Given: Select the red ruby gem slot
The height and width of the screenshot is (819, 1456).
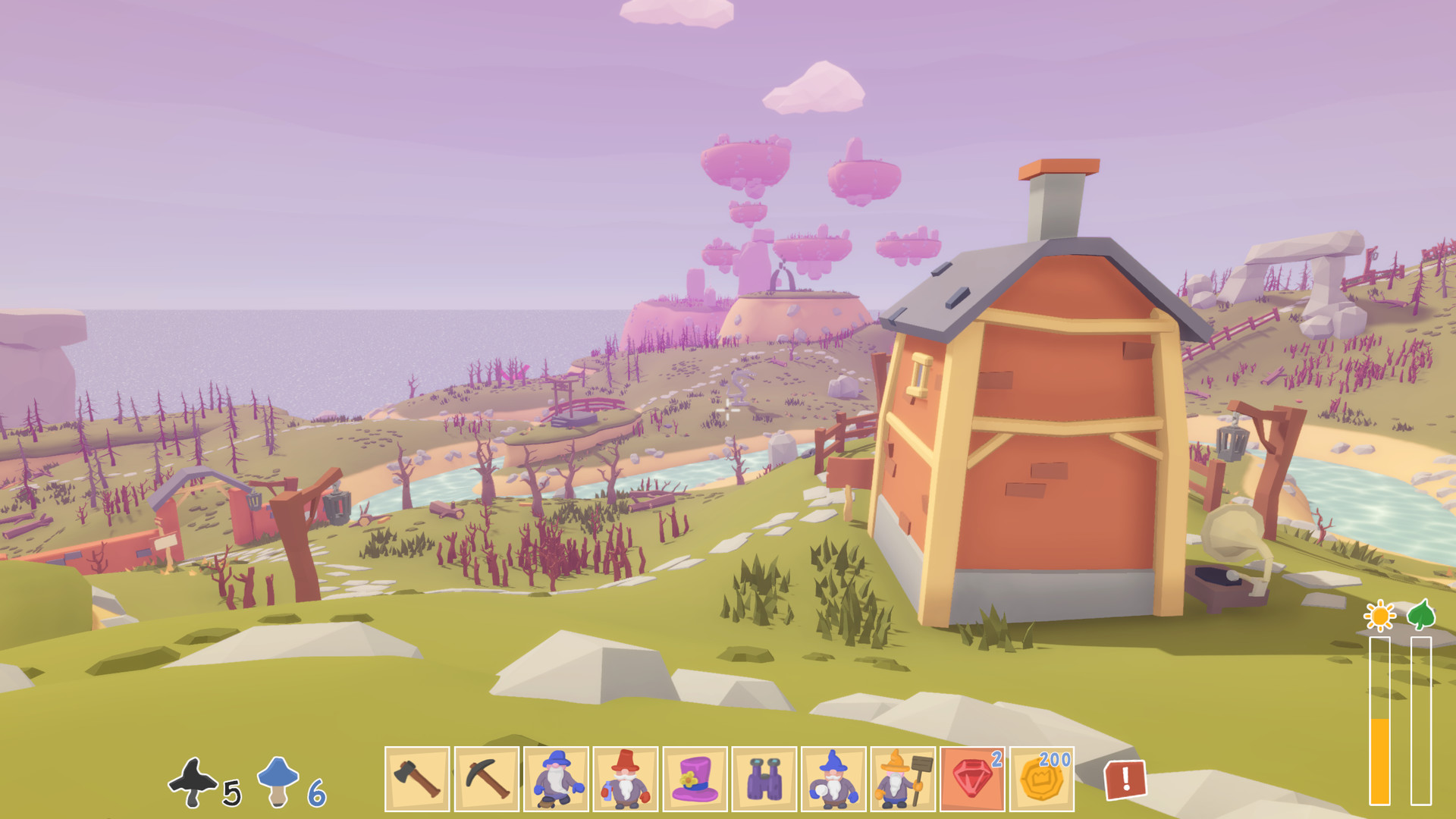Looking at the screenshot, I should tap(972, 779).
